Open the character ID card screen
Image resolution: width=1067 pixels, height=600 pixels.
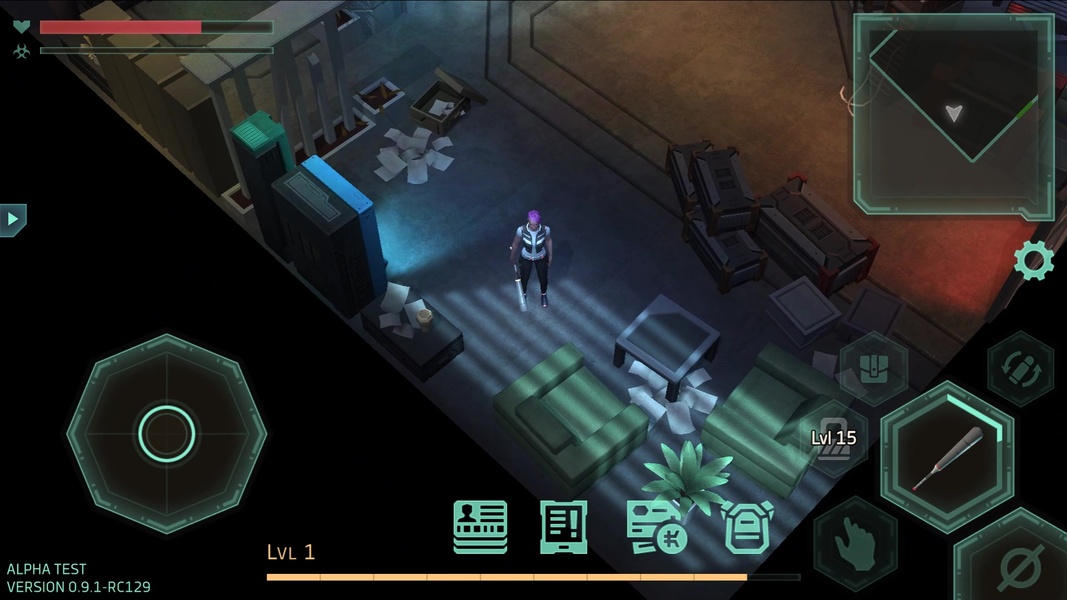tap(480, 527)
